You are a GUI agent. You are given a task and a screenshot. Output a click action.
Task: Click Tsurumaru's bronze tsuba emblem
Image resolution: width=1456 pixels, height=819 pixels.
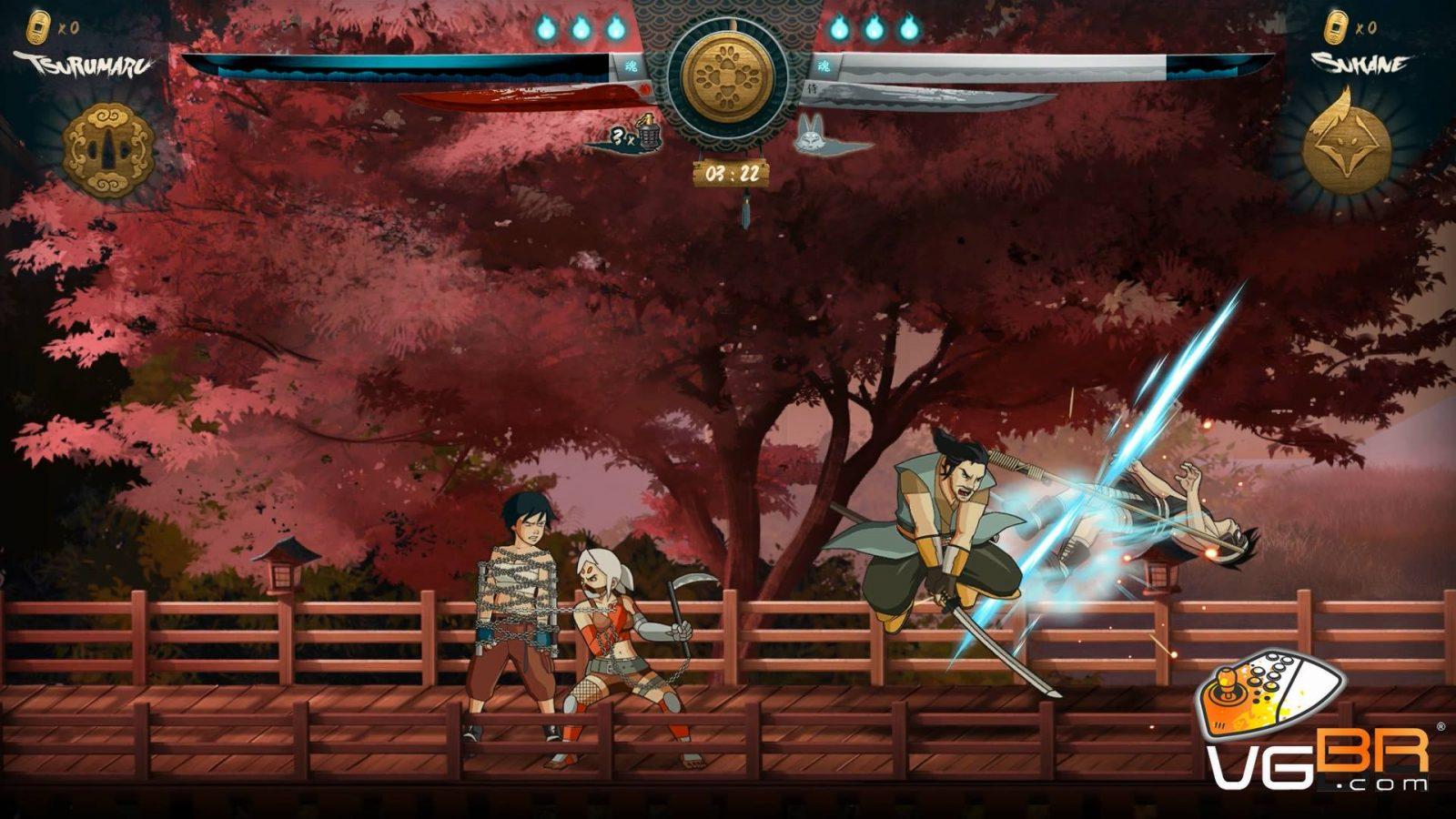tap(108, 148)
